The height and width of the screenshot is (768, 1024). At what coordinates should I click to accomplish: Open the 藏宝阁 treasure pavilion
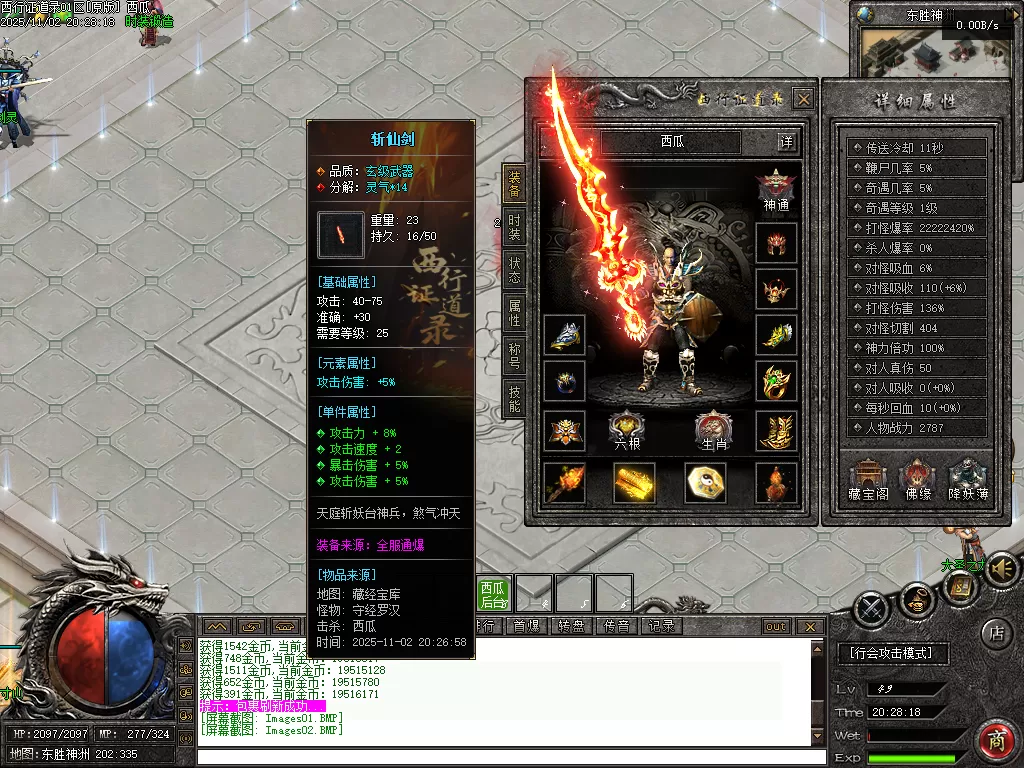coord(868,480)
